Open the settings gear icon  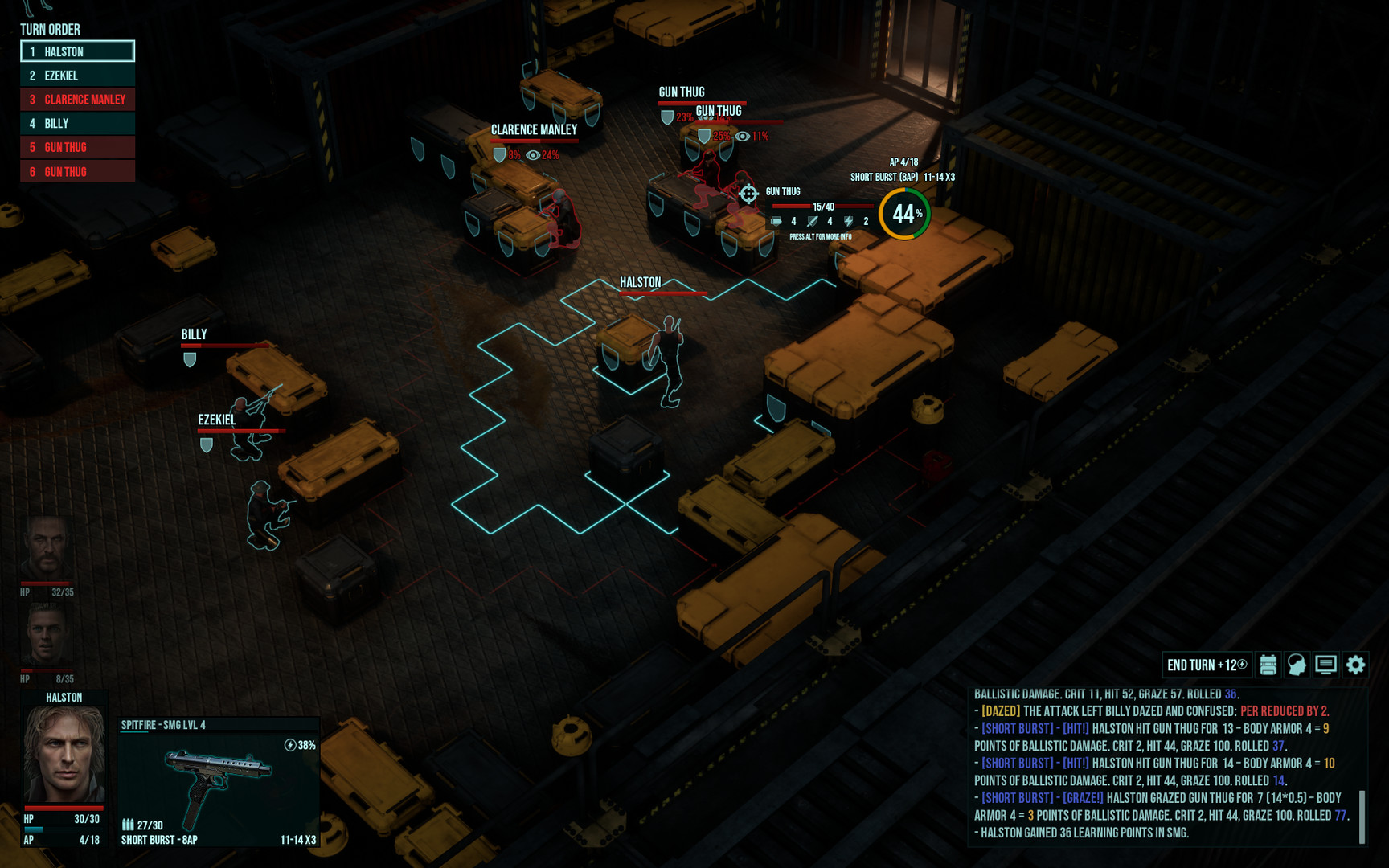tap(1355, 665)
